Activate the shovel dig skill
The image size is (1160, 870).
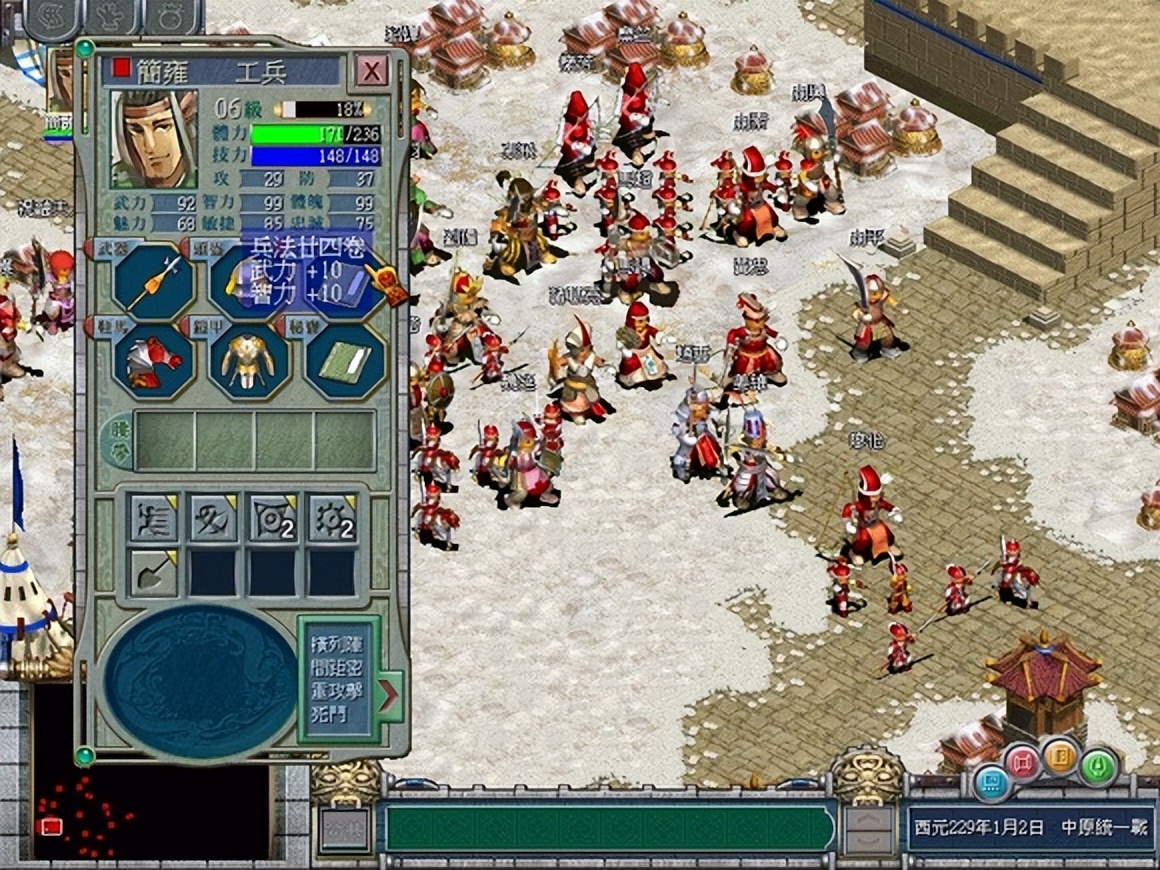(x=153, y=573)
